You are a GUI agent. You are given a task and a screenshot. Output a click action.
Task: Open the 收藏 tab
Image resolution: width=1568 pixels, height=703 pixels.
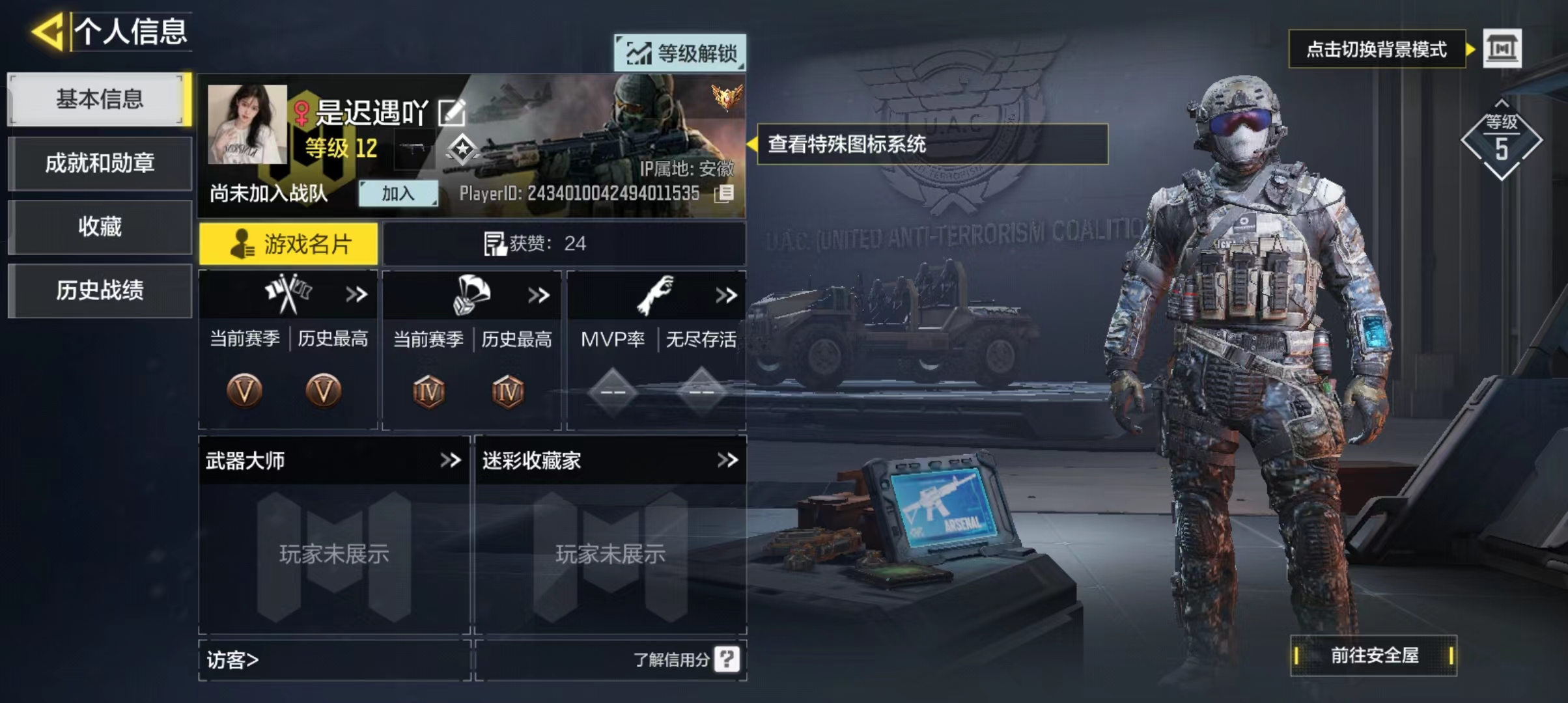99,227
